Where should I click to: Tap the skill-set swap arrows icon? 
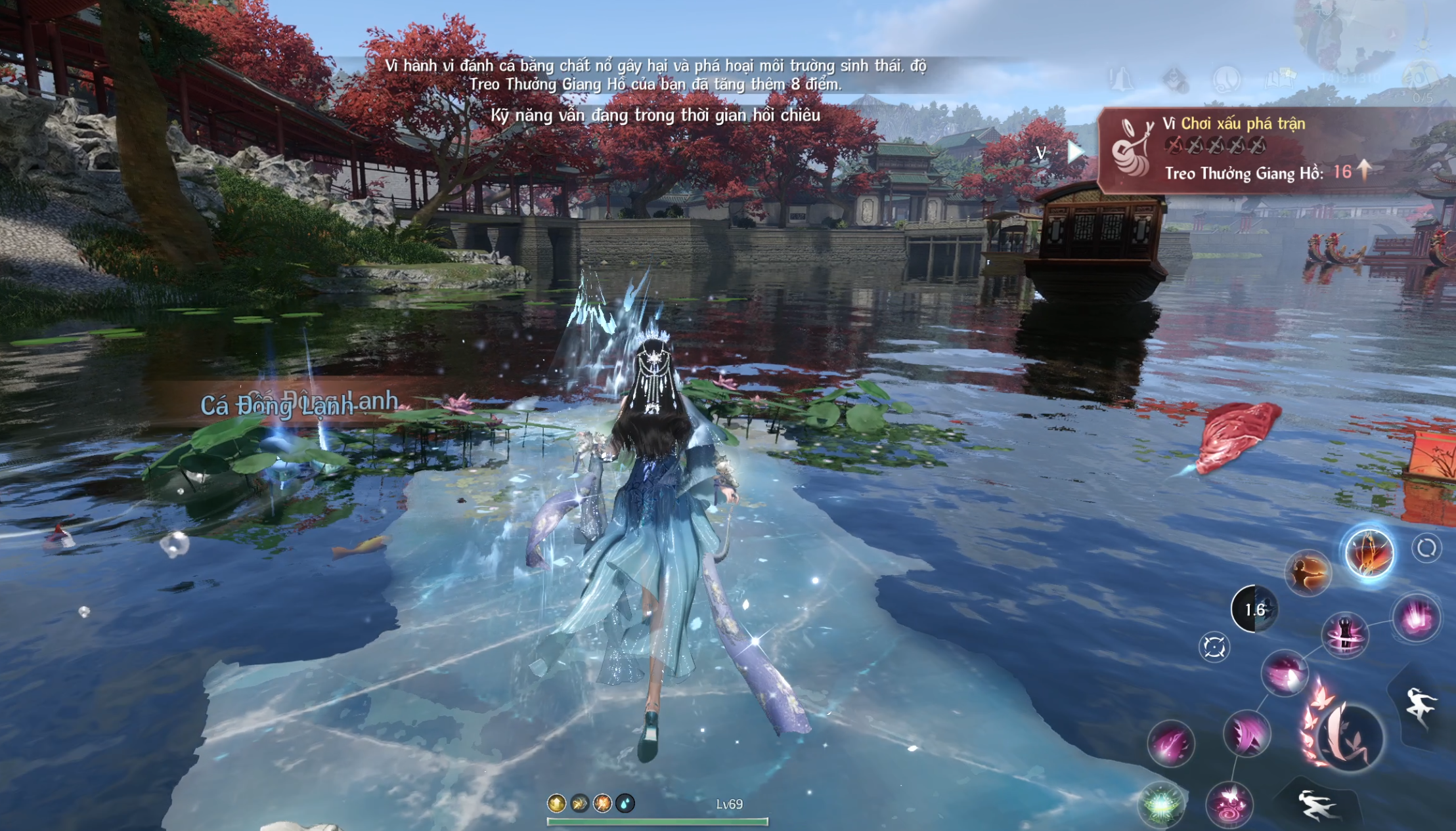(1426, 548)
